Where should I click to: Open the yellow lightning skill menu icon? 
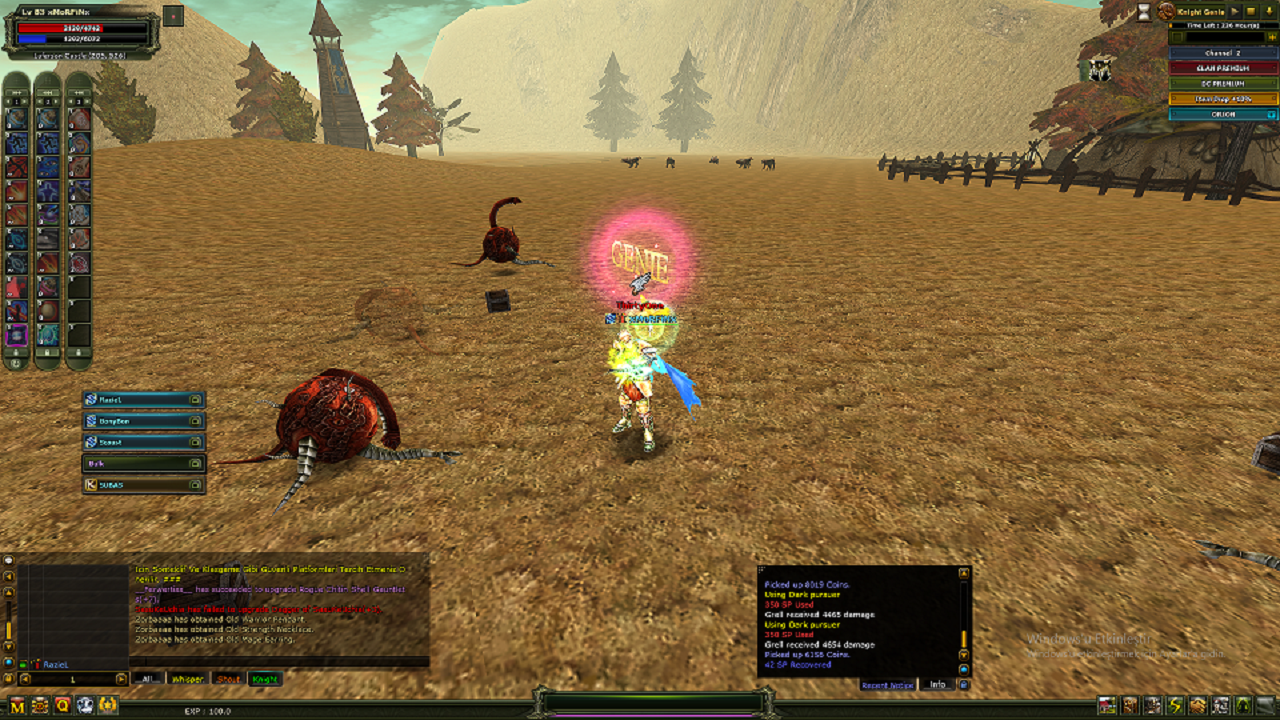point(1176,706)
